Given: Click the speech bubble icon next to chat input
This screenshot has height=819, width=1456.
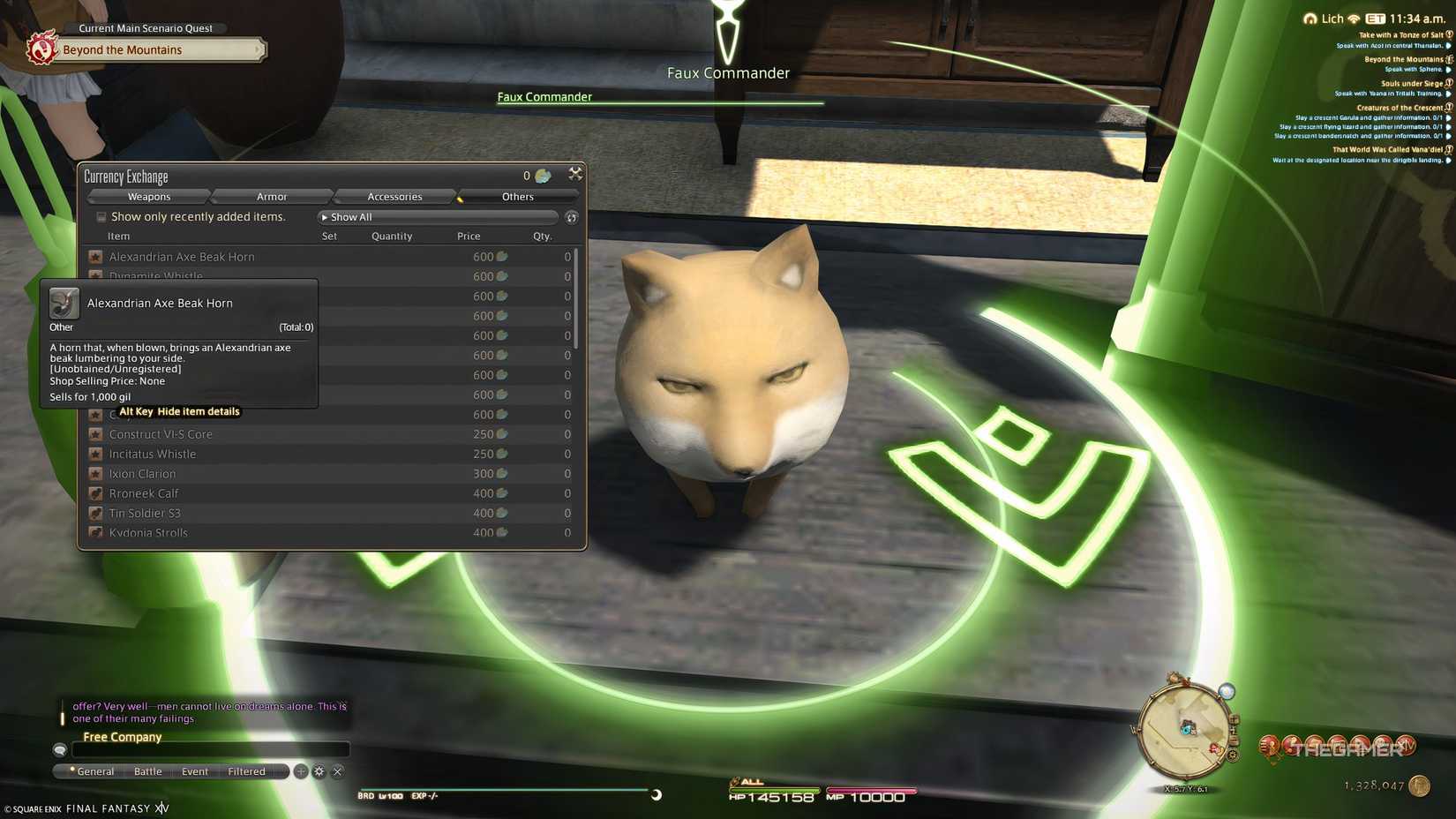Looking at the screenshot, I should coord(59,751).
